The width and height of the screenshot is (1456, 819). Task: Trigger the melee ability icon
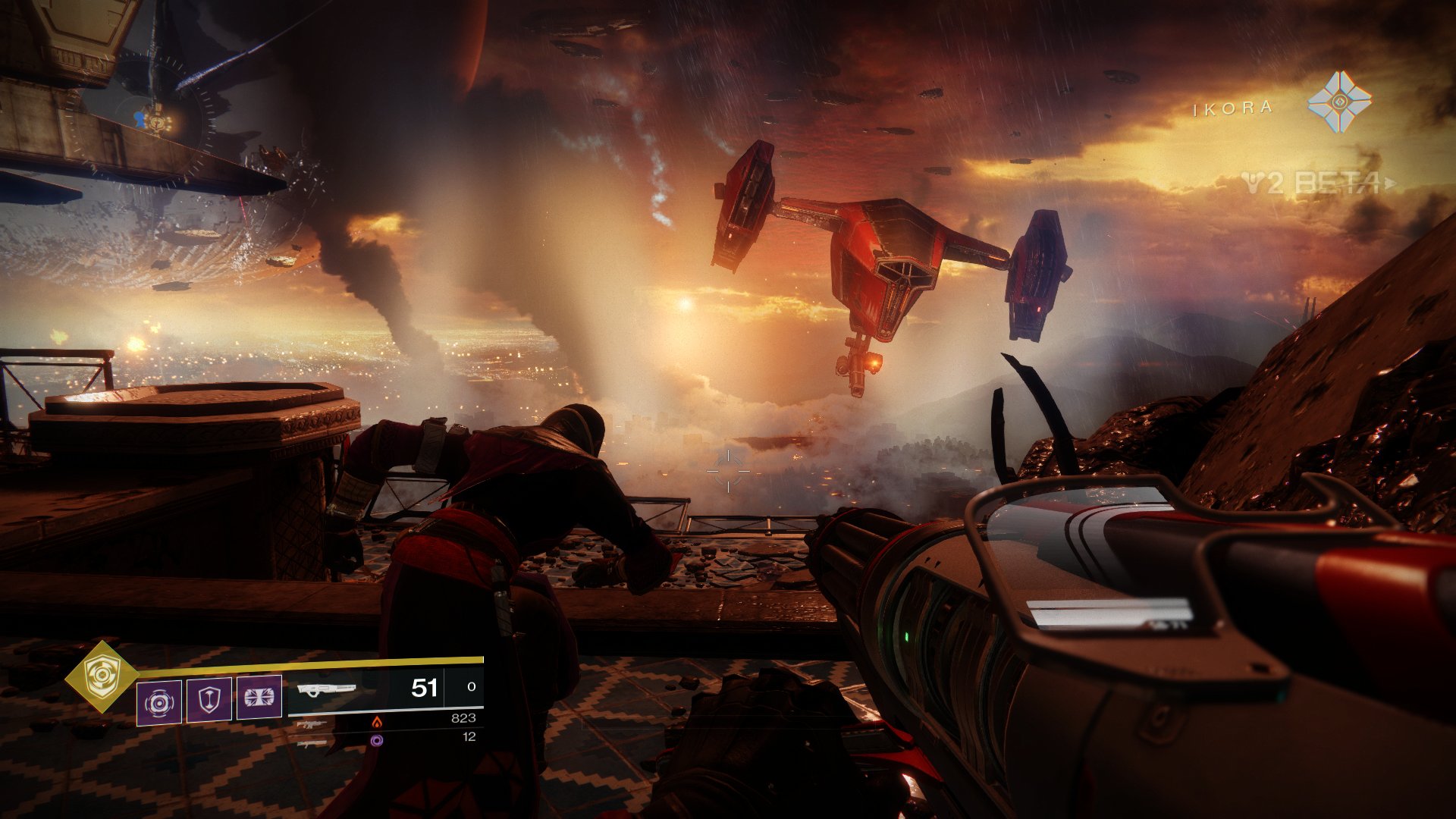259,697
